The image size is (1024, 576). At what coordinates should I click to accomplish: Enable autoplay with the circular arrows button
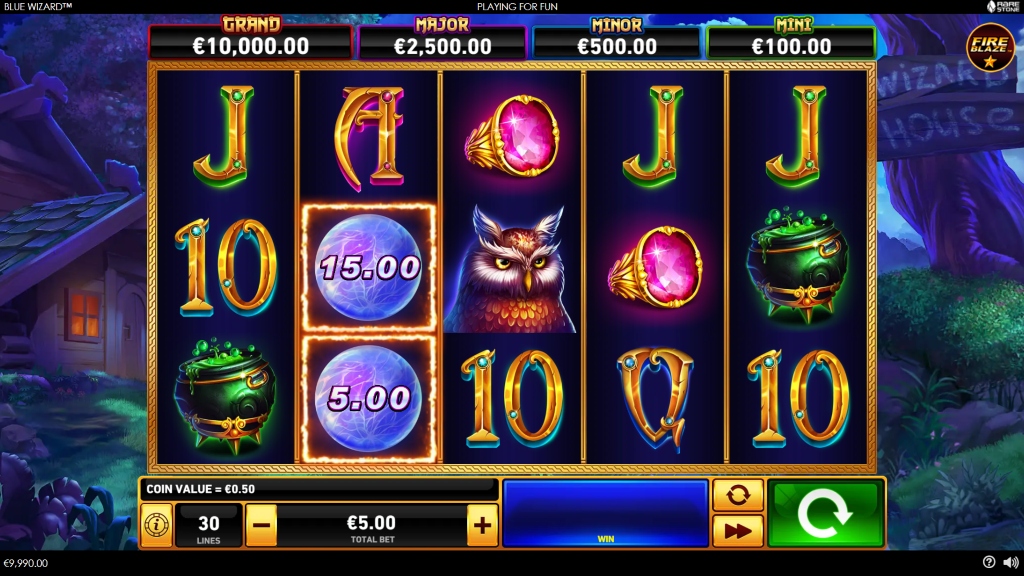point(738,495)
